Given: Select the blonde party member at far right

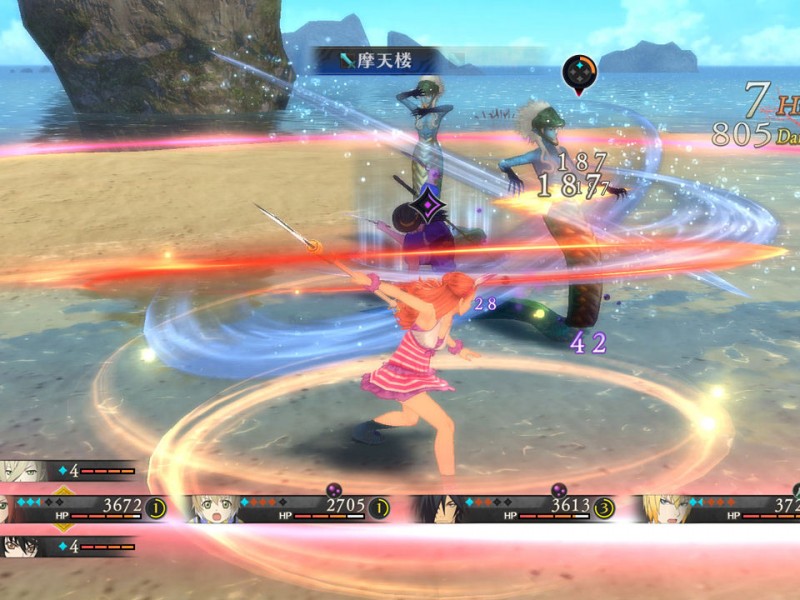Looking at the screenshot, I should pyautogui.click(x=662, y=508).
